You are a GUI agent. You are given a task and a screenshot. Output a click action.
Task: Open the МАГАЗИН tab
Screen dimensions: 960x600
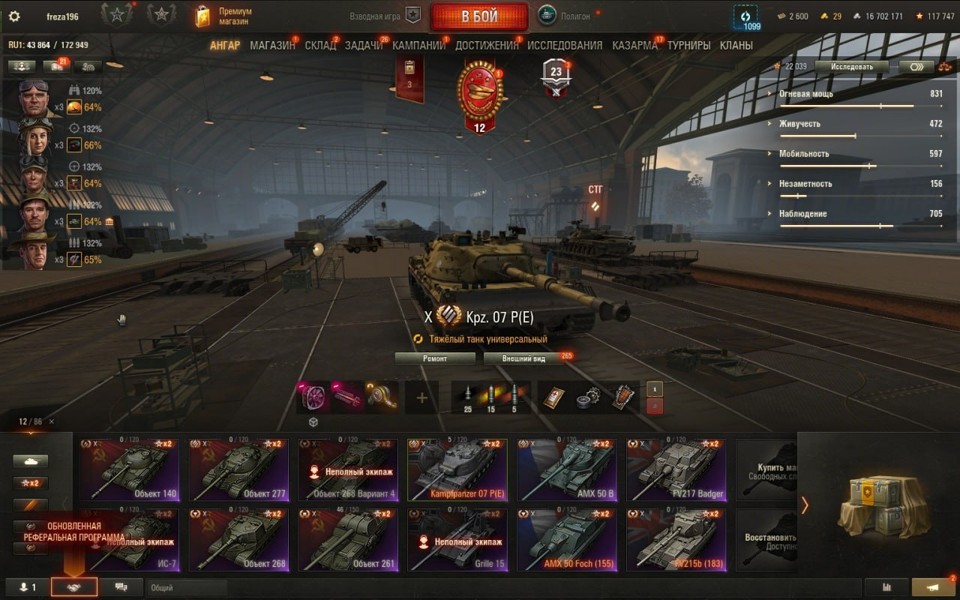coord(272,46)
